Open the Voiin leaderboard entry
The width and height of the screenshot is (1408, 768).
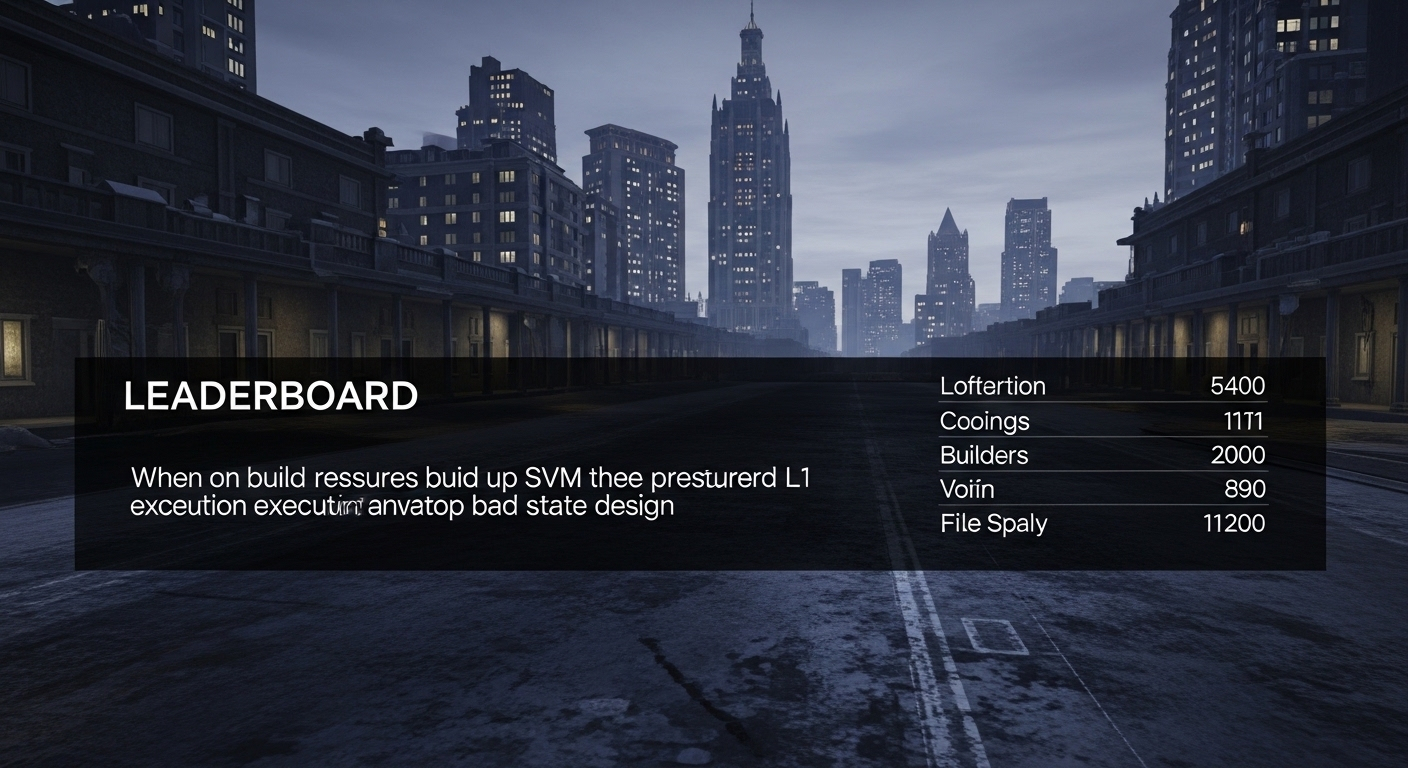1102,489
